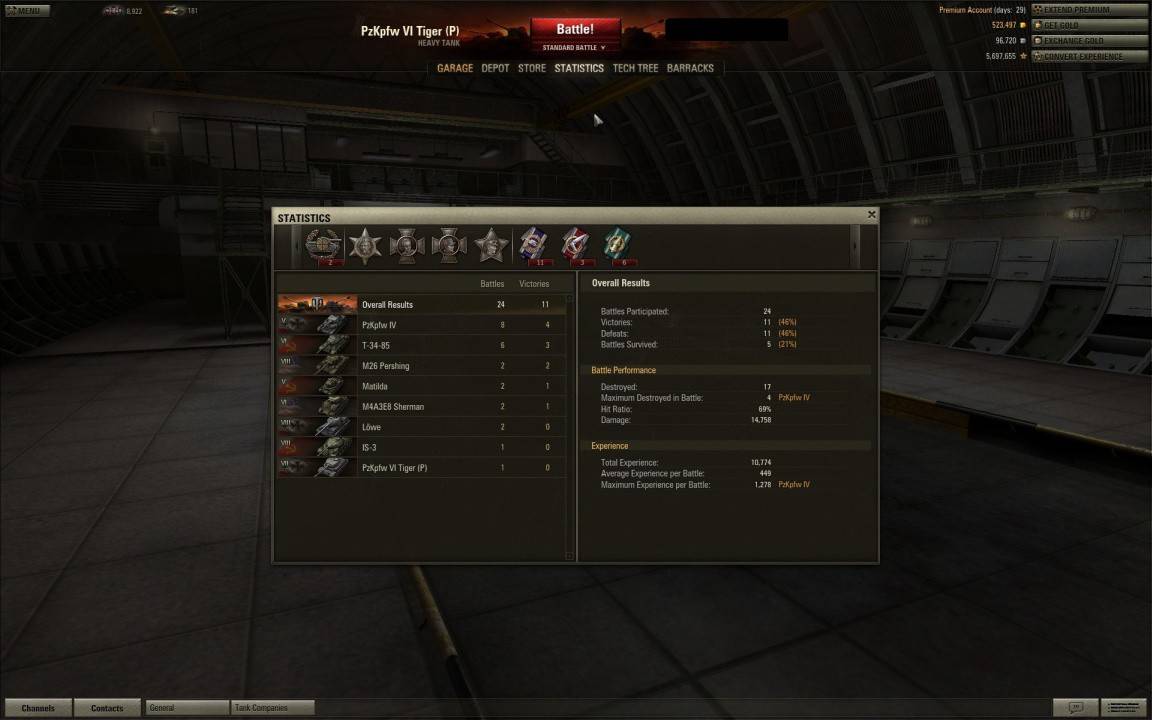Open the Menu button
Screen dimensions: 1152x720
click(x=27, y=11)
